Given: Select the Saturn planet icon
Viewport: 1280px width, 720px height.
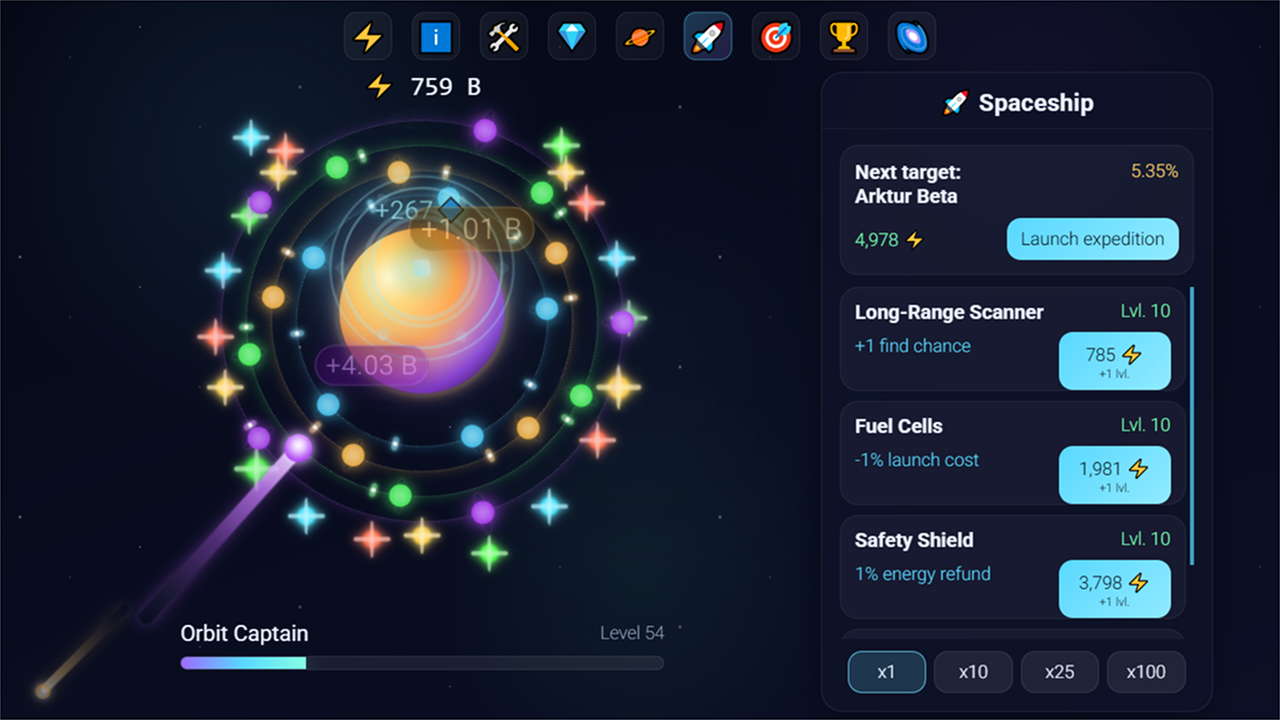Looking at the screenshot, I should [x=639, y=35].
